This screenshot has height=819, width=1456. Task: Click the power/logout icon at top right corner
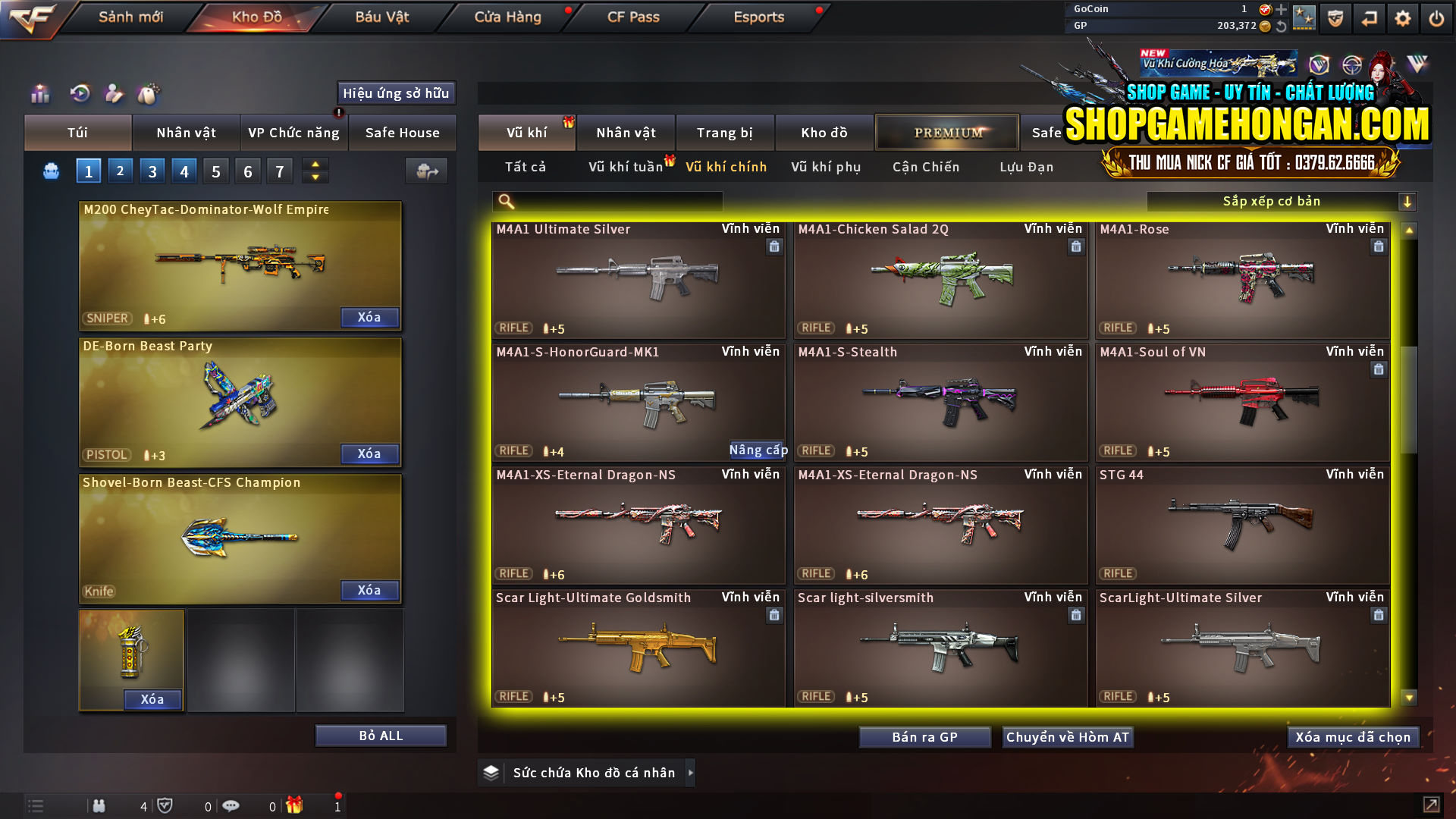[x=1437, y=17]
